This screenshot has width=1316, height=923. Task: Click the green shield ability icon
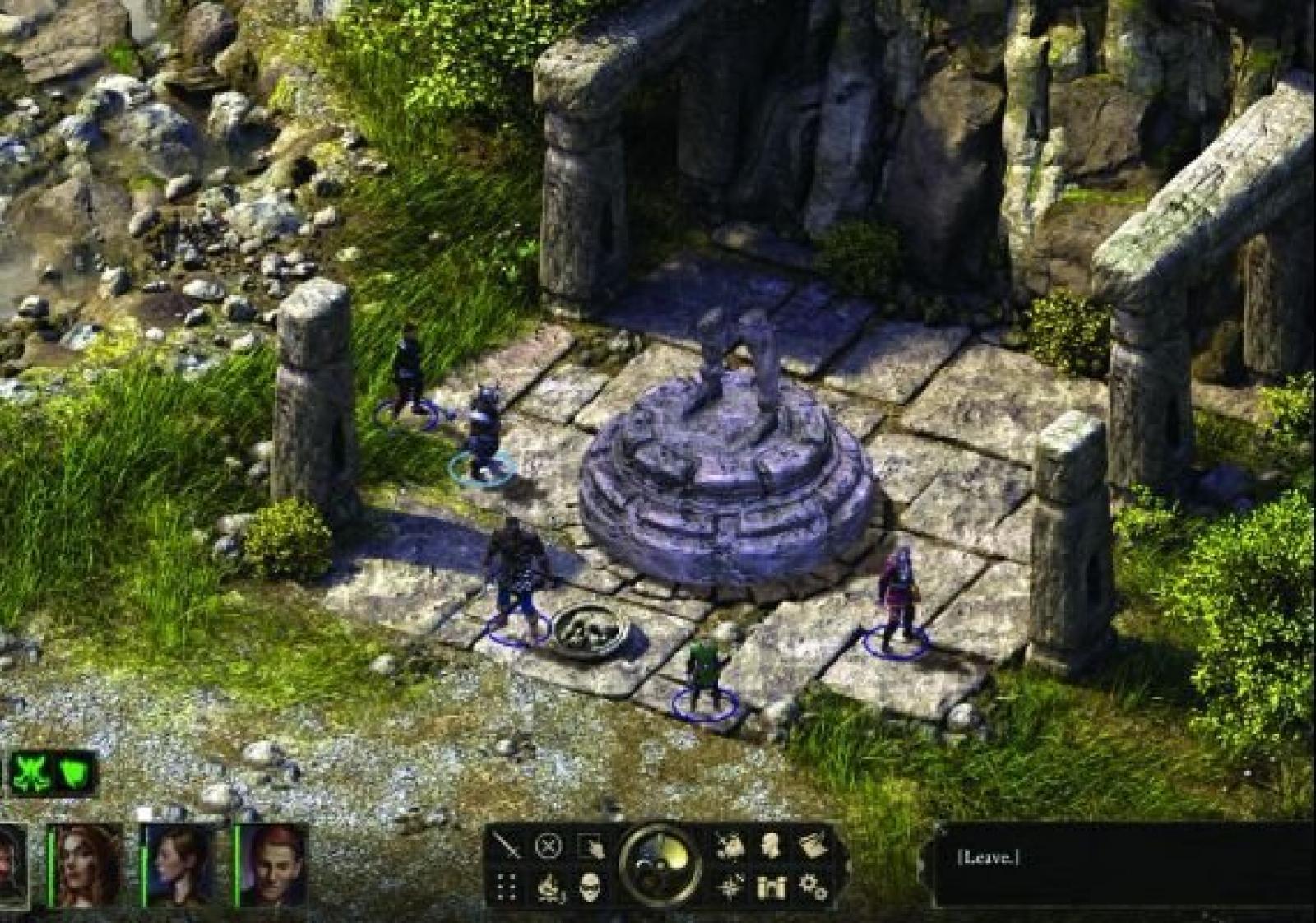click(76, 773)
